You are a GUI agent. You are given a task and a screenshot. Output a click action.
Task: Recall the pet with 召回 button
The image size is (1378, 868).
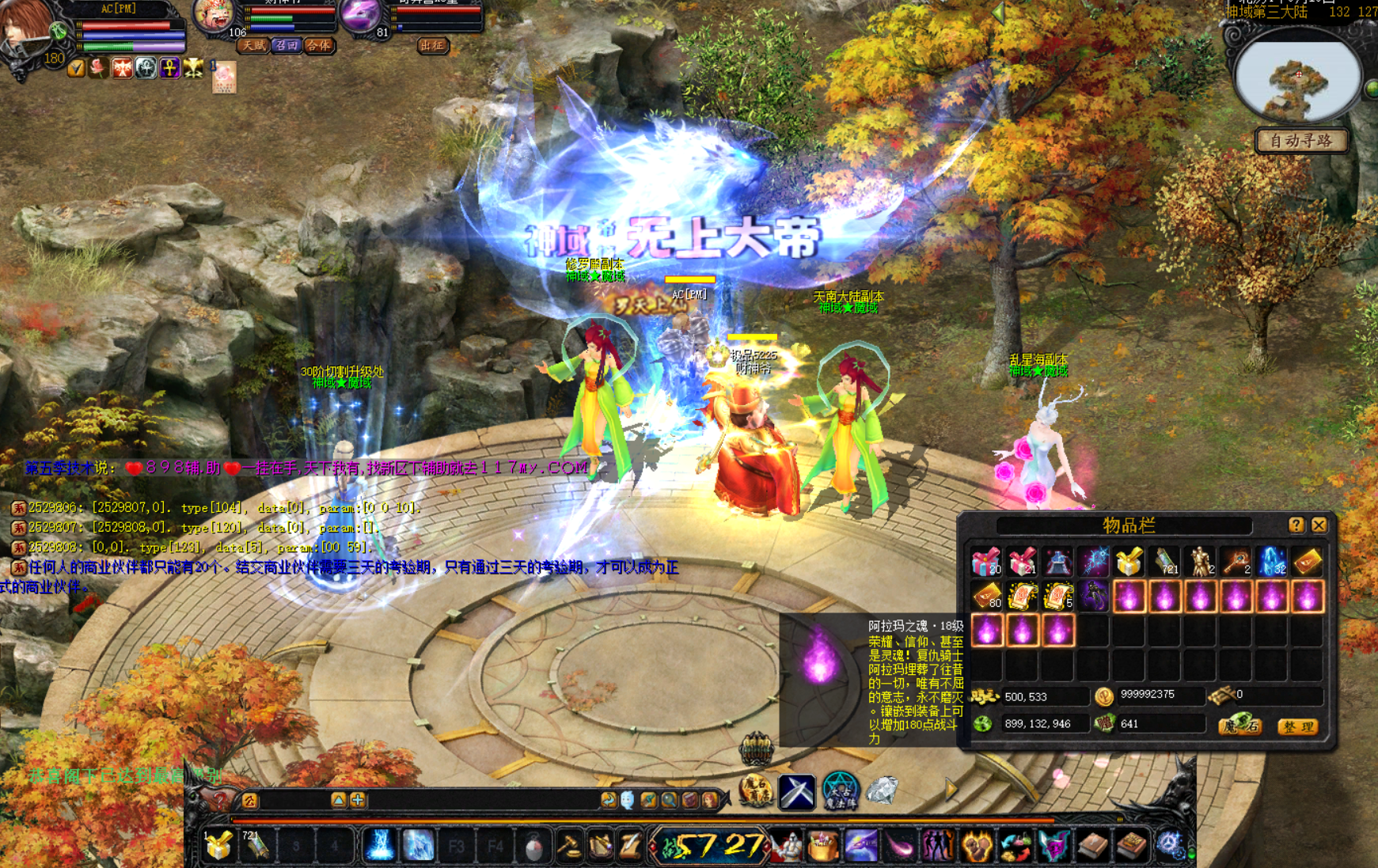(286, 46)
